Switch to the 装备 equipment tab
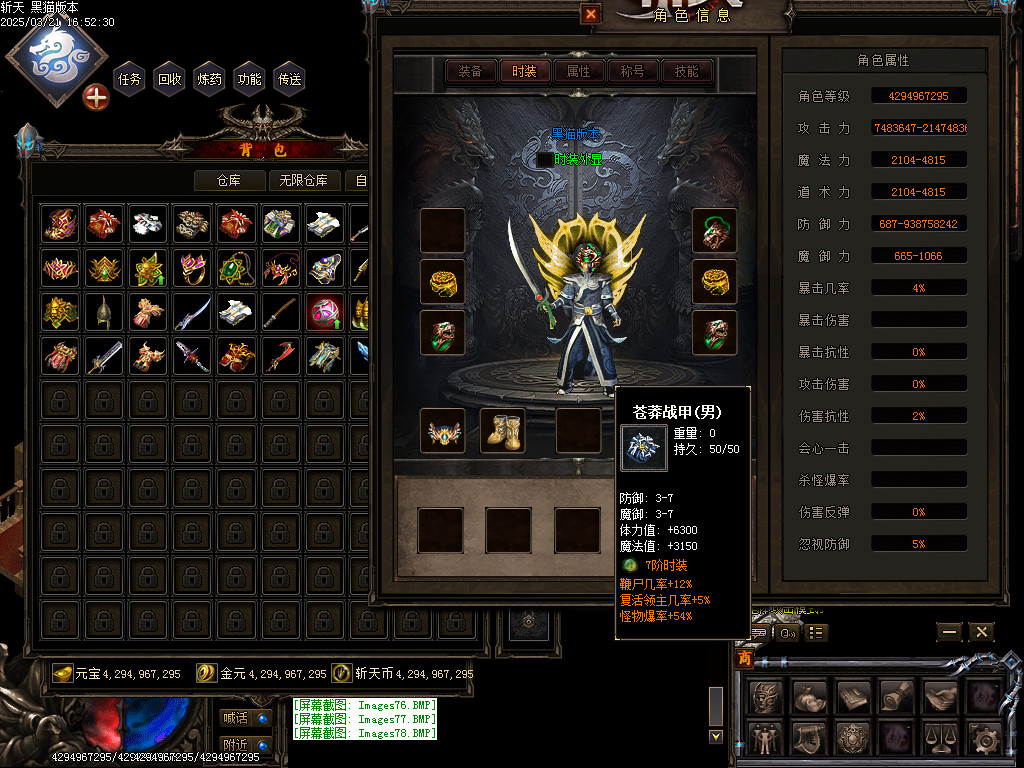This screenshot has width=1024, height=768. (470, 71)
